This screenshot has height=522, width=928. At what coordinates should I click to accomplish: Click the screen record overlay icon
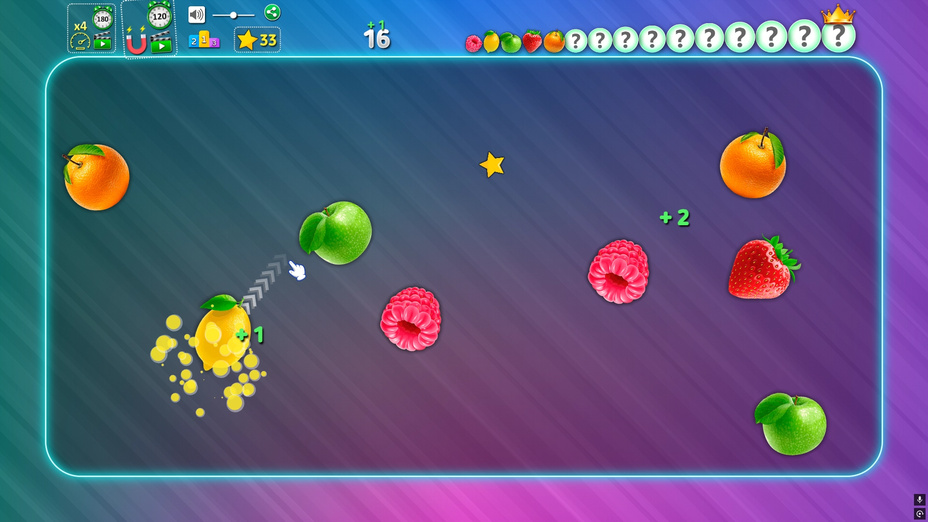tap(920, 513)
